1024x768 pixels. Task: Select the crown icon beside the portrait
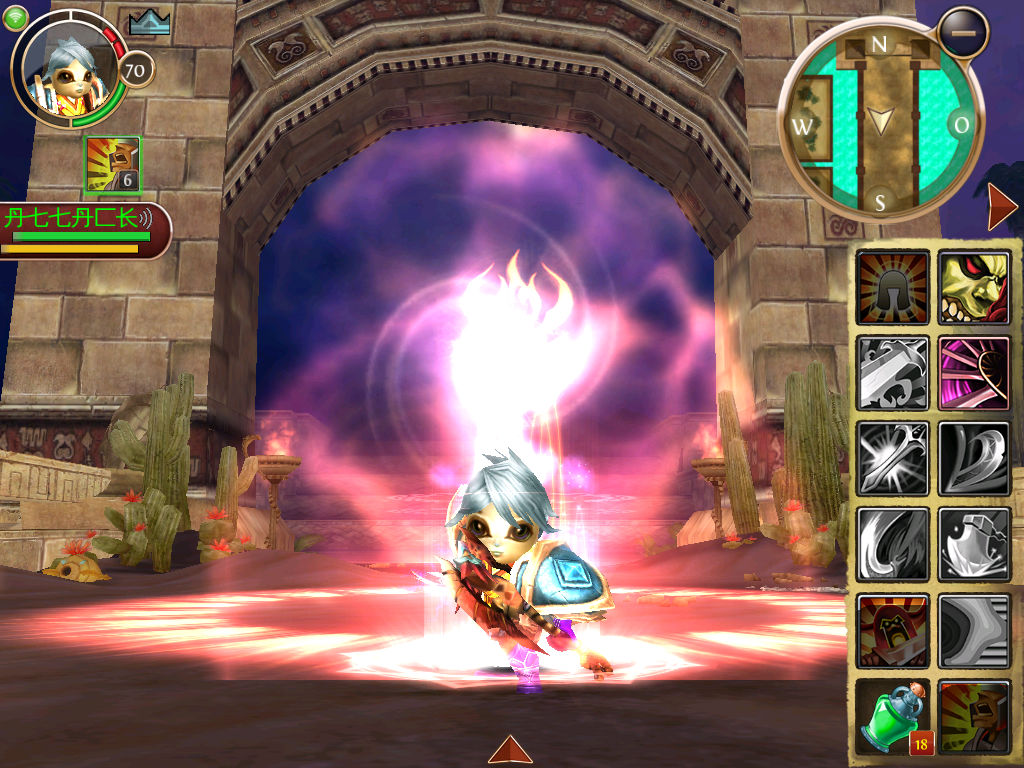(x=150, y=22)
